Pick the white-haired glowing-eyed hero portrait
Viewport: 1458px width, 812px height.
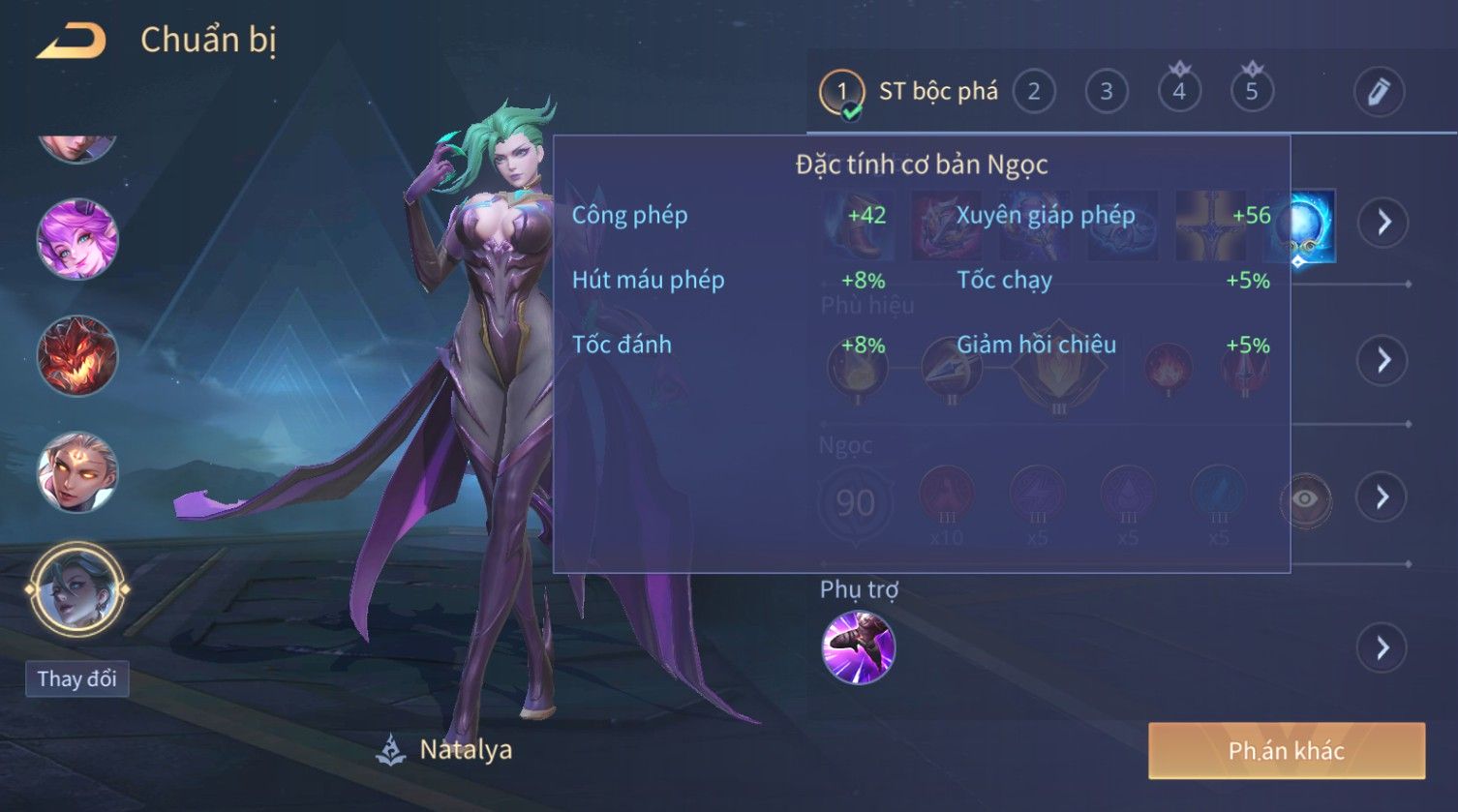click(76, 473)
